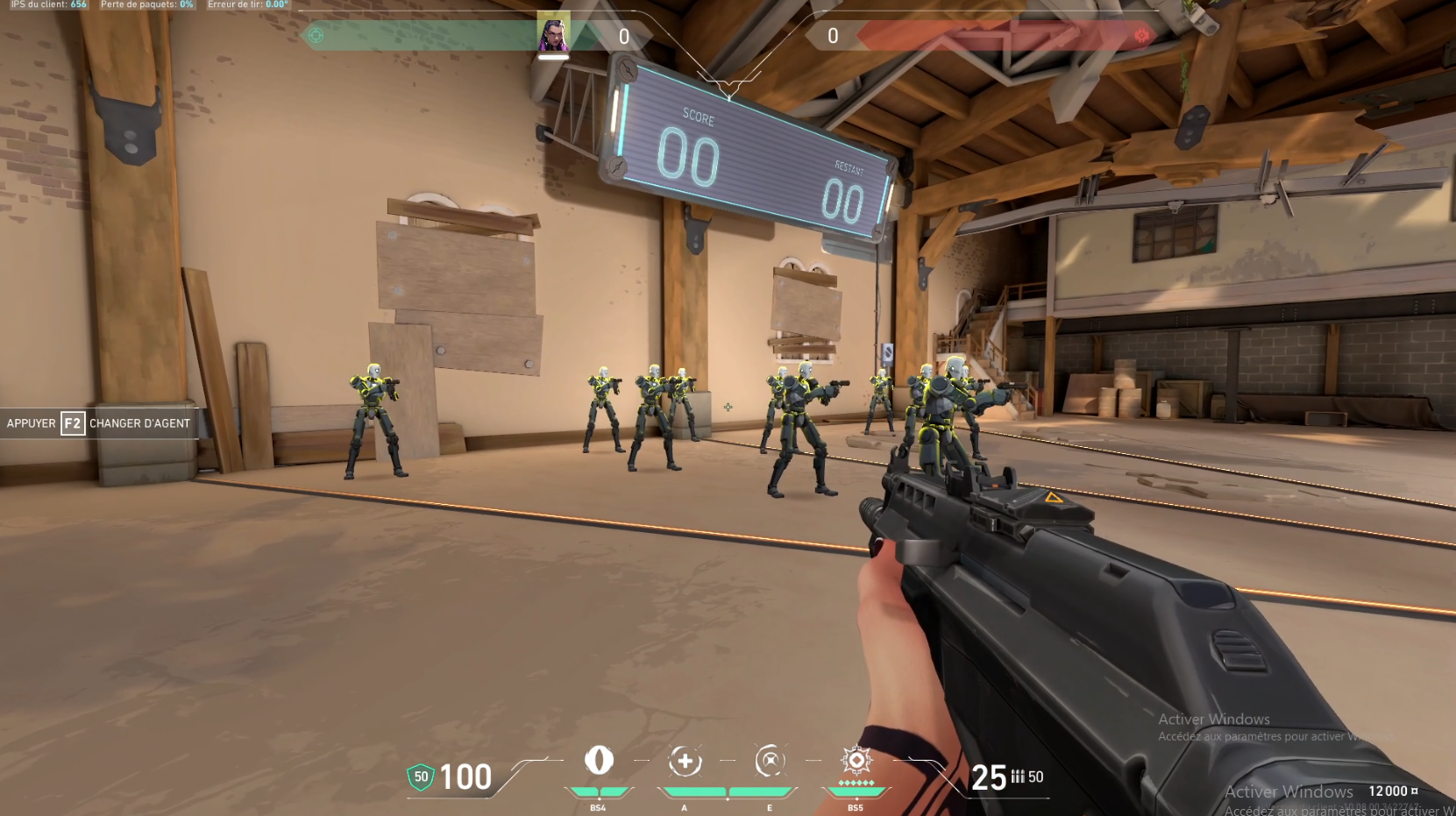The width and height of the screenshot is (1456, 816).
Task: Click the green shield armor icon
Action: (x=419, y=777)
